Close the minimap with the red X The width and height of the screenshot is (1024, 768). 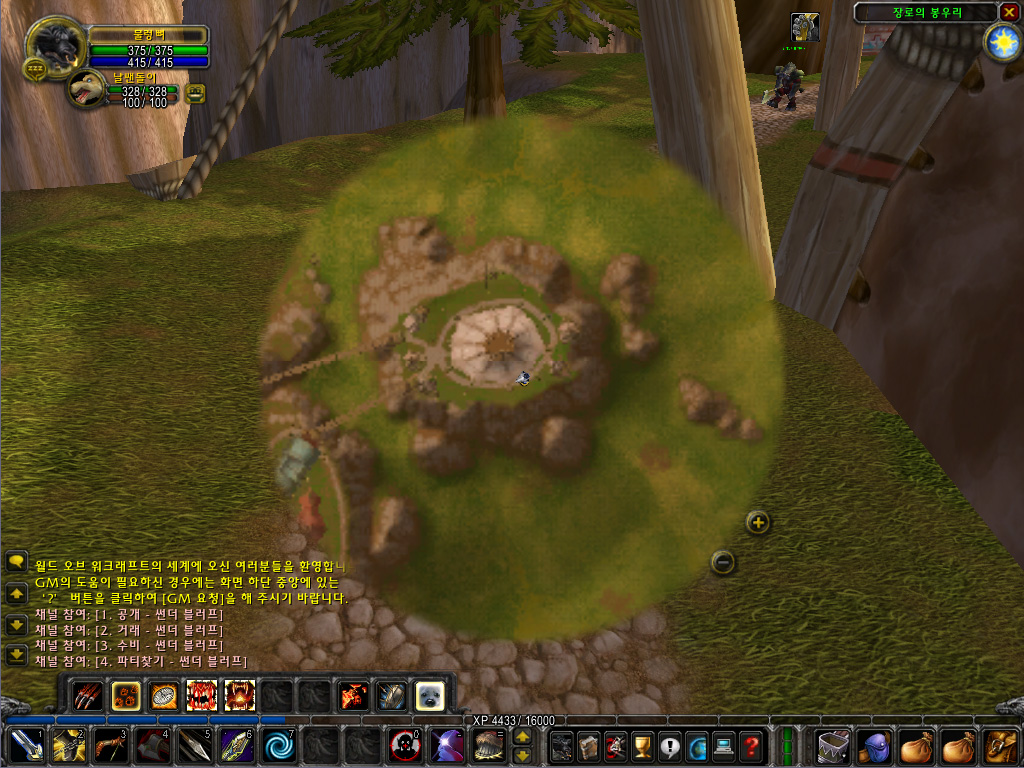pos(1009,12)
